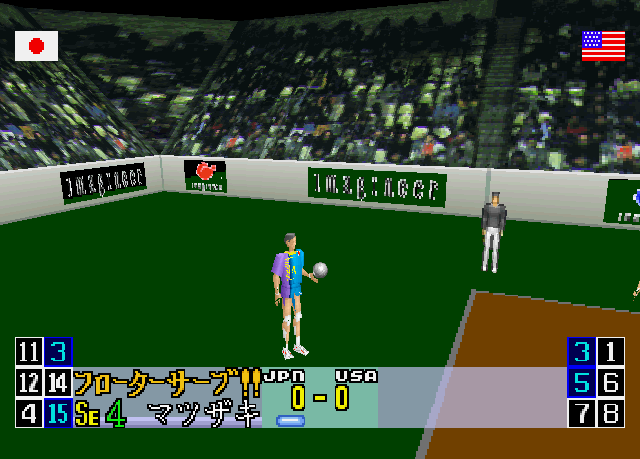Pick Japan's number 4 rotation tile

point(29,413)
